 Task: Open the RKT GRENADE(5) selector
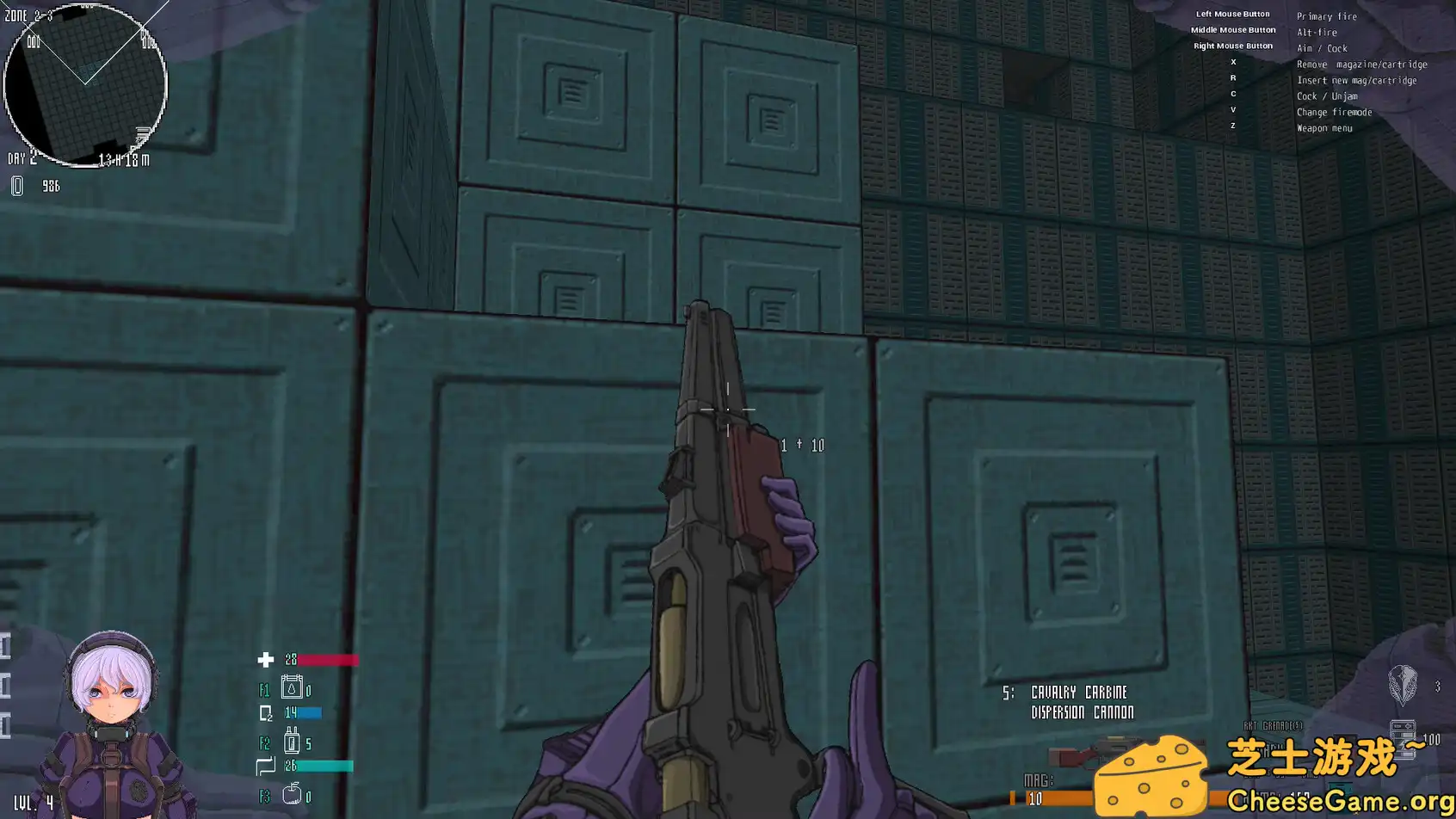[x=1272, y=726]
